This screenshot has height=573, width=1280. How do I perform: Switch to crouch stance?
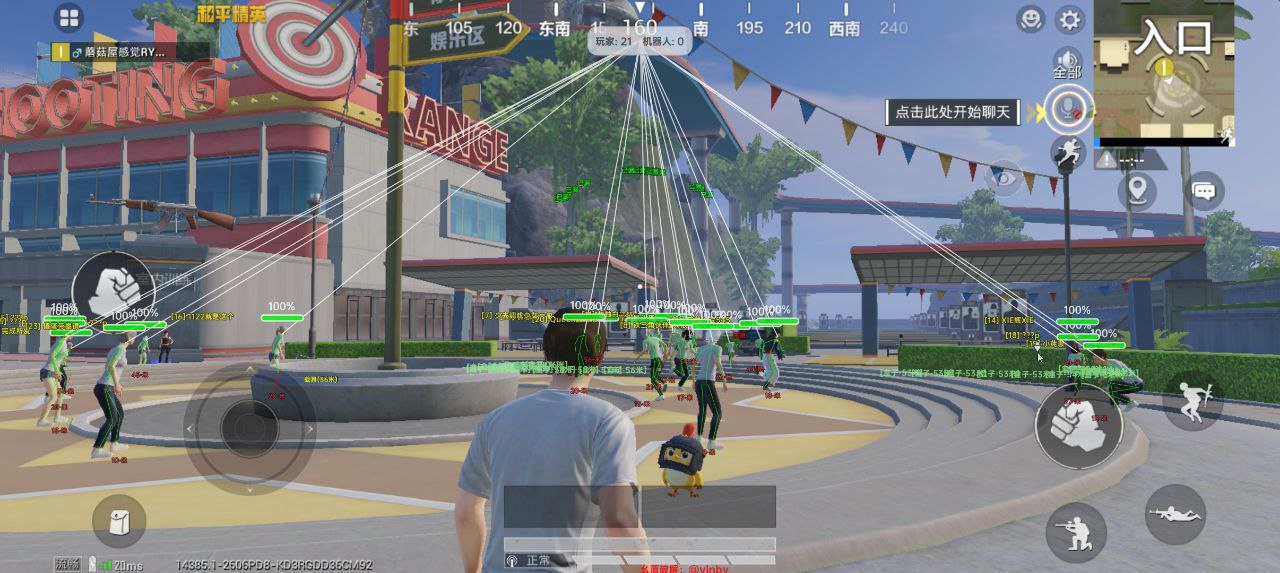(1076, 531)
